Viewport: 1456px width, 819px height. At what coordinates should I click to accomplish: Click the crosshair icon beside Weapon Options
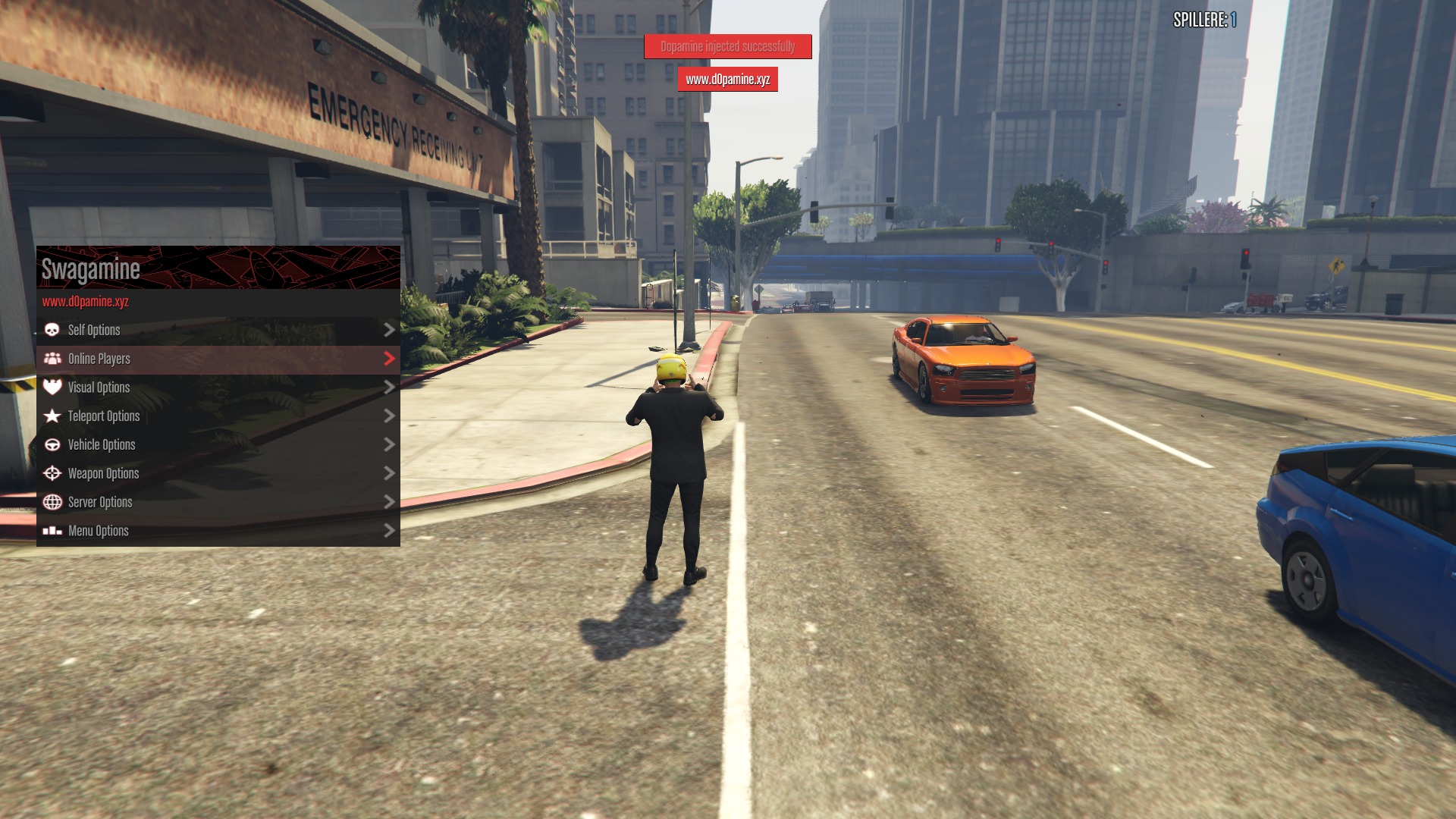point(52,473)
